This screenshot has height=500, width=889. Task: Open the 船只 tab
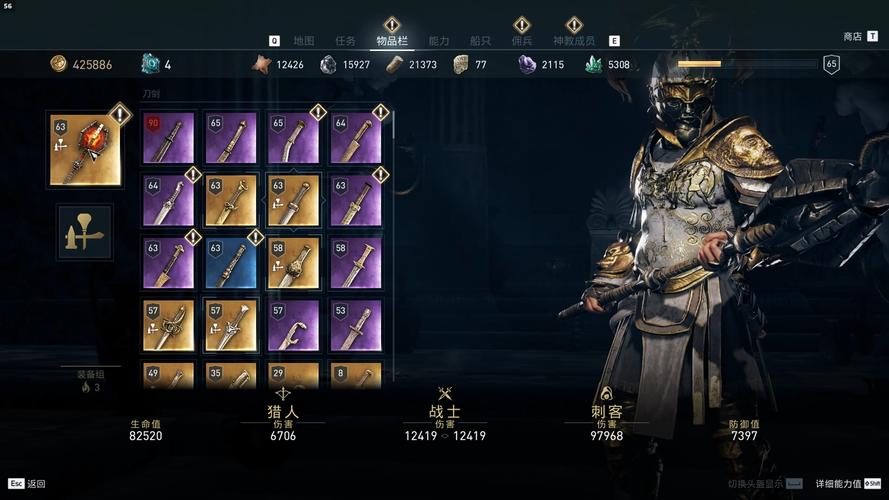480,41
